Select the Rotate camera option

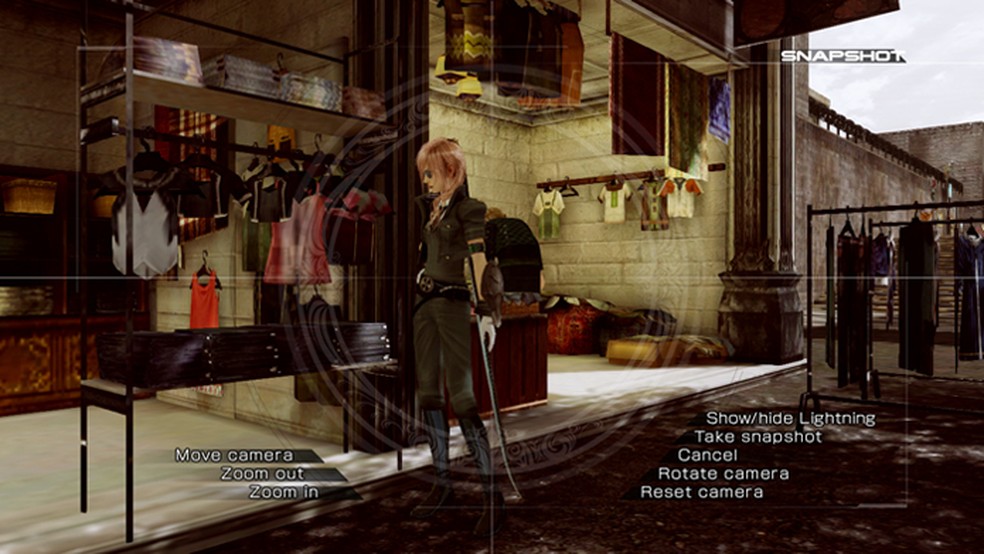[723, 473]
